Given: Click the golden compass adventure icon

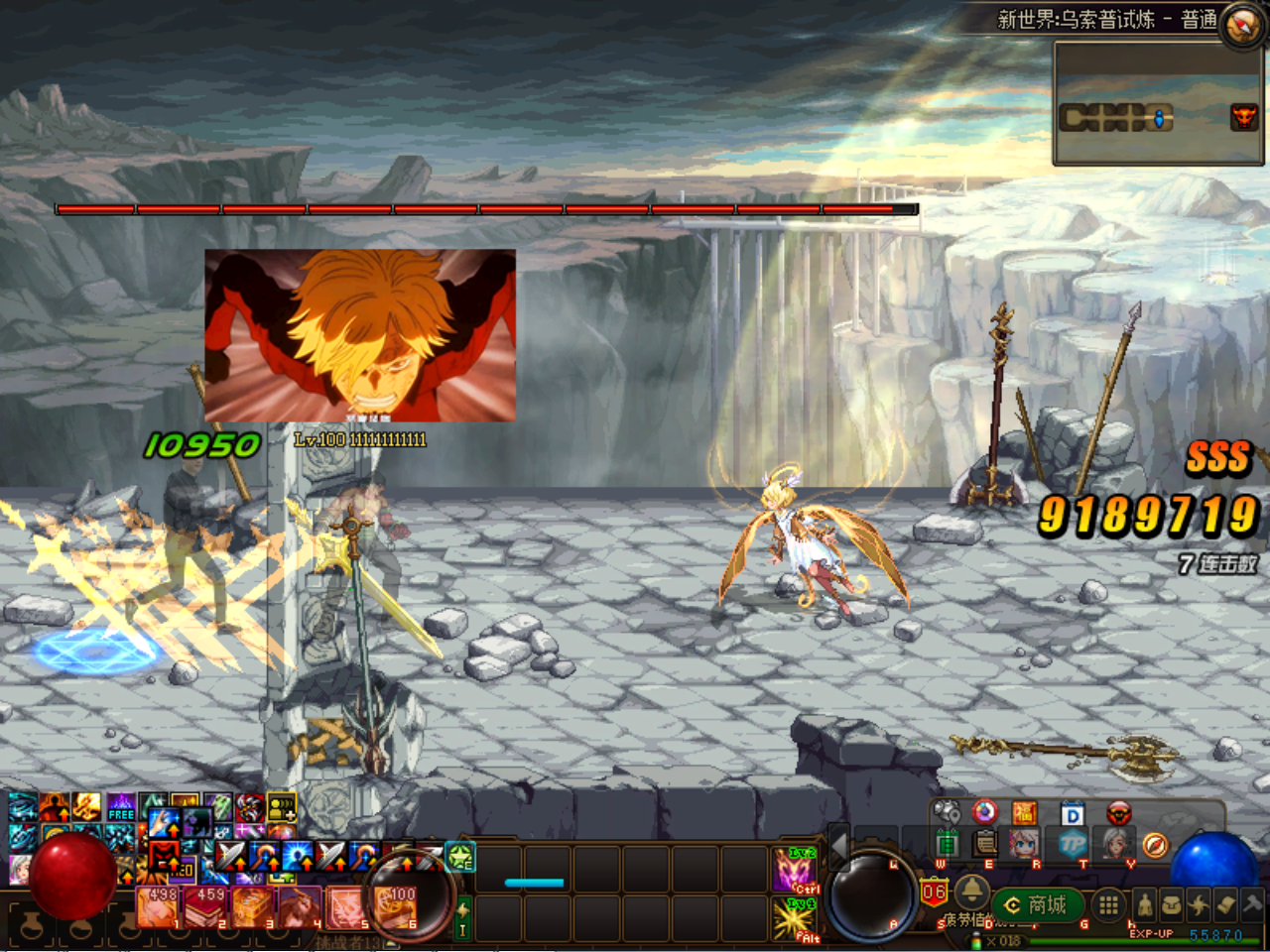Looking at the screenshot, I should point(1156,845).
